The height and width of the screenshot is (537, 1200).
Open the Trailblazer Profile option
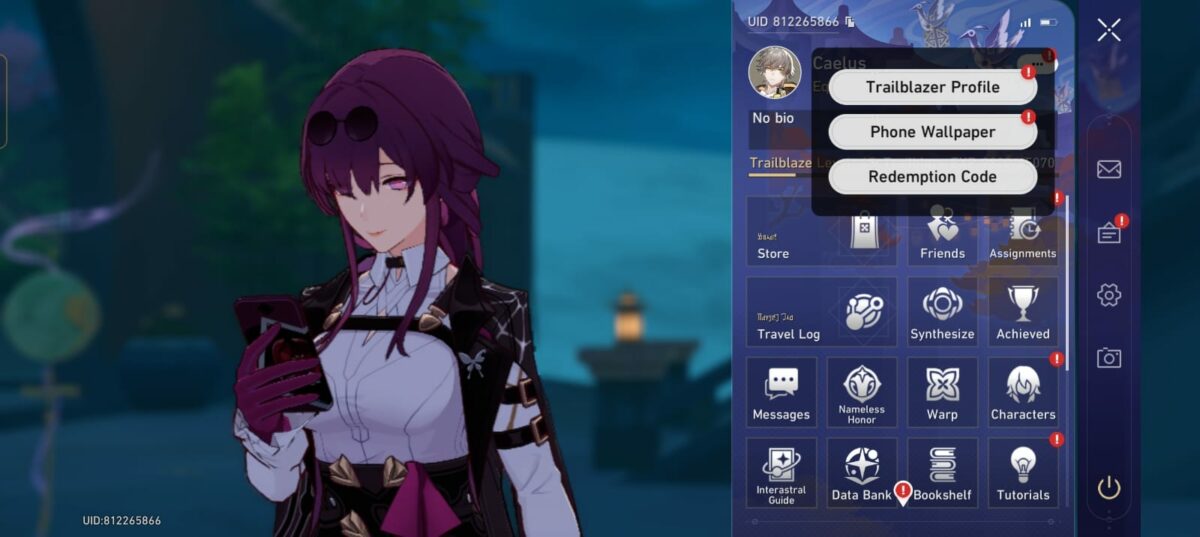[932, 87]
